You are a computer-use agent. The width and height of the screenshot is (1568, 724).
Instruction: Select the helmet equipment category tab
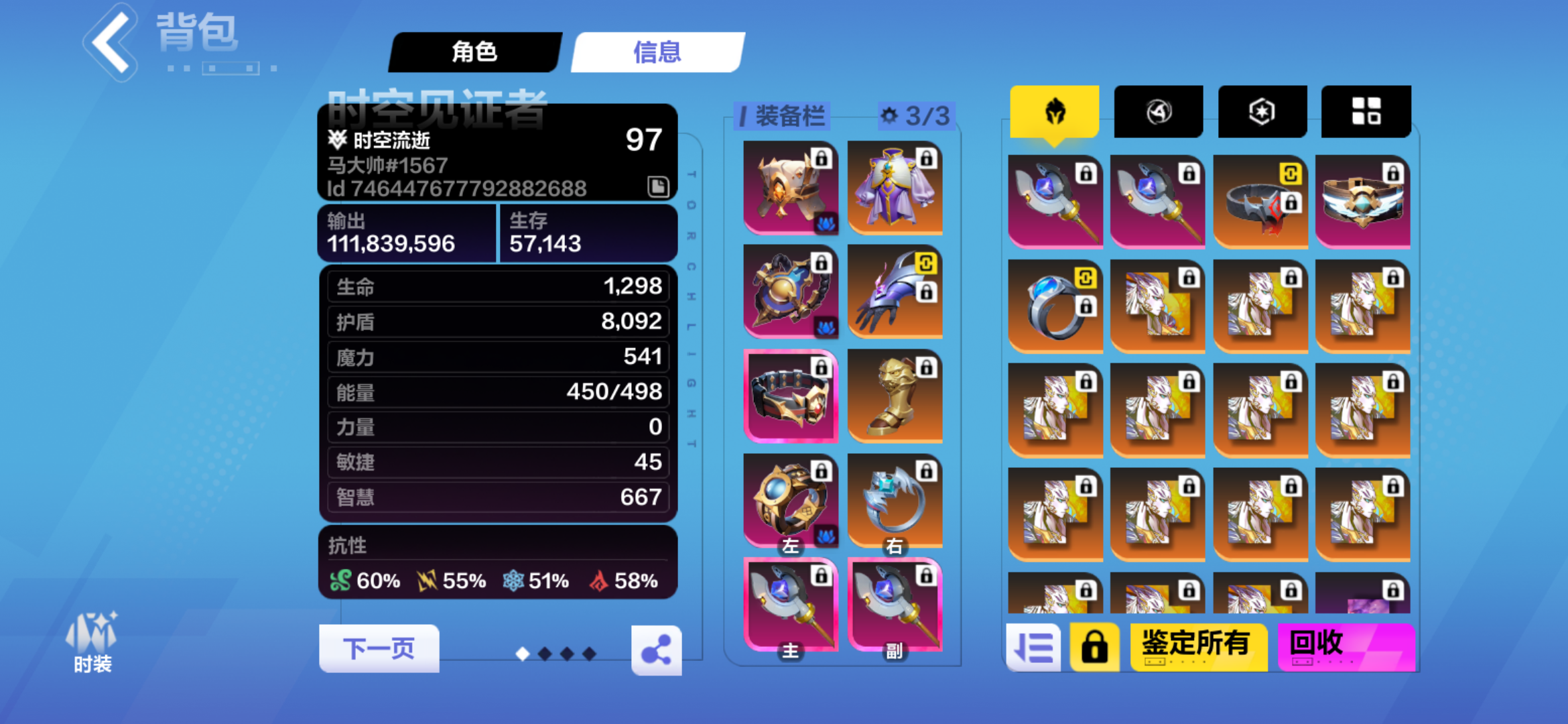pos(1055,111)
